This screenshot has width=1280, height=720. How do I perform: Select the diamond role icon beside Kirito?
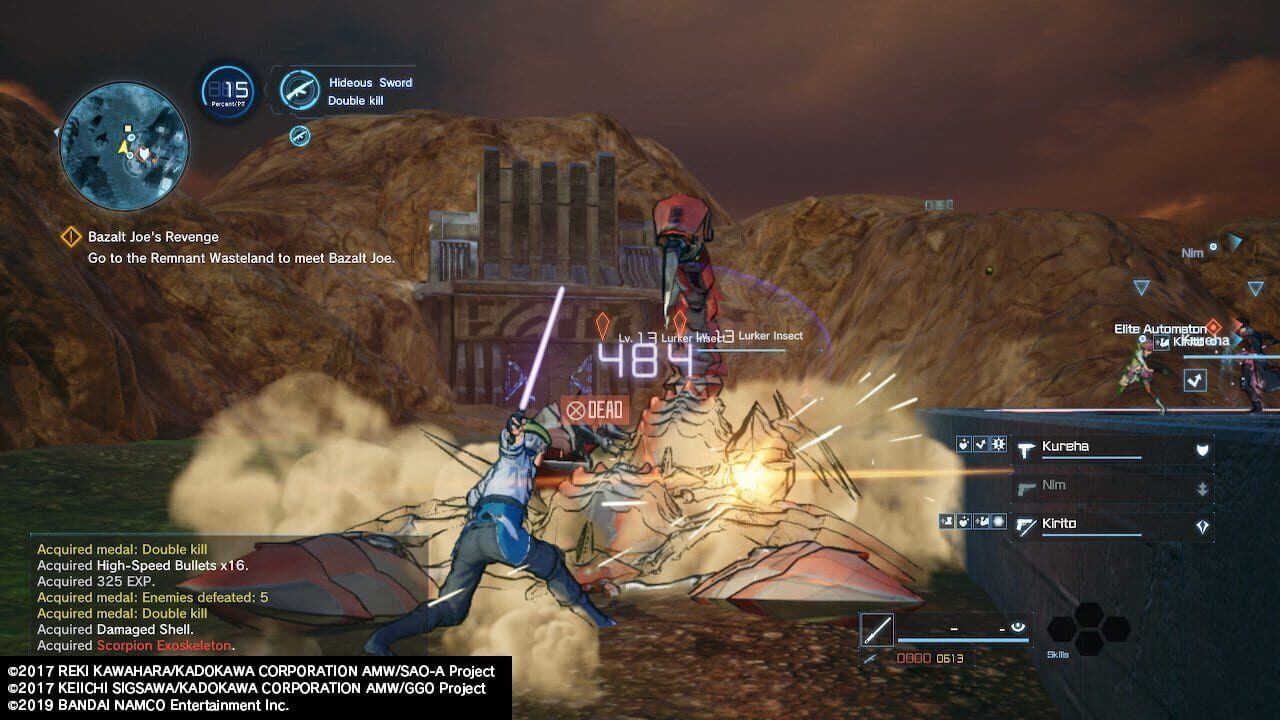pyautogui.click(x=1203, y=524)
